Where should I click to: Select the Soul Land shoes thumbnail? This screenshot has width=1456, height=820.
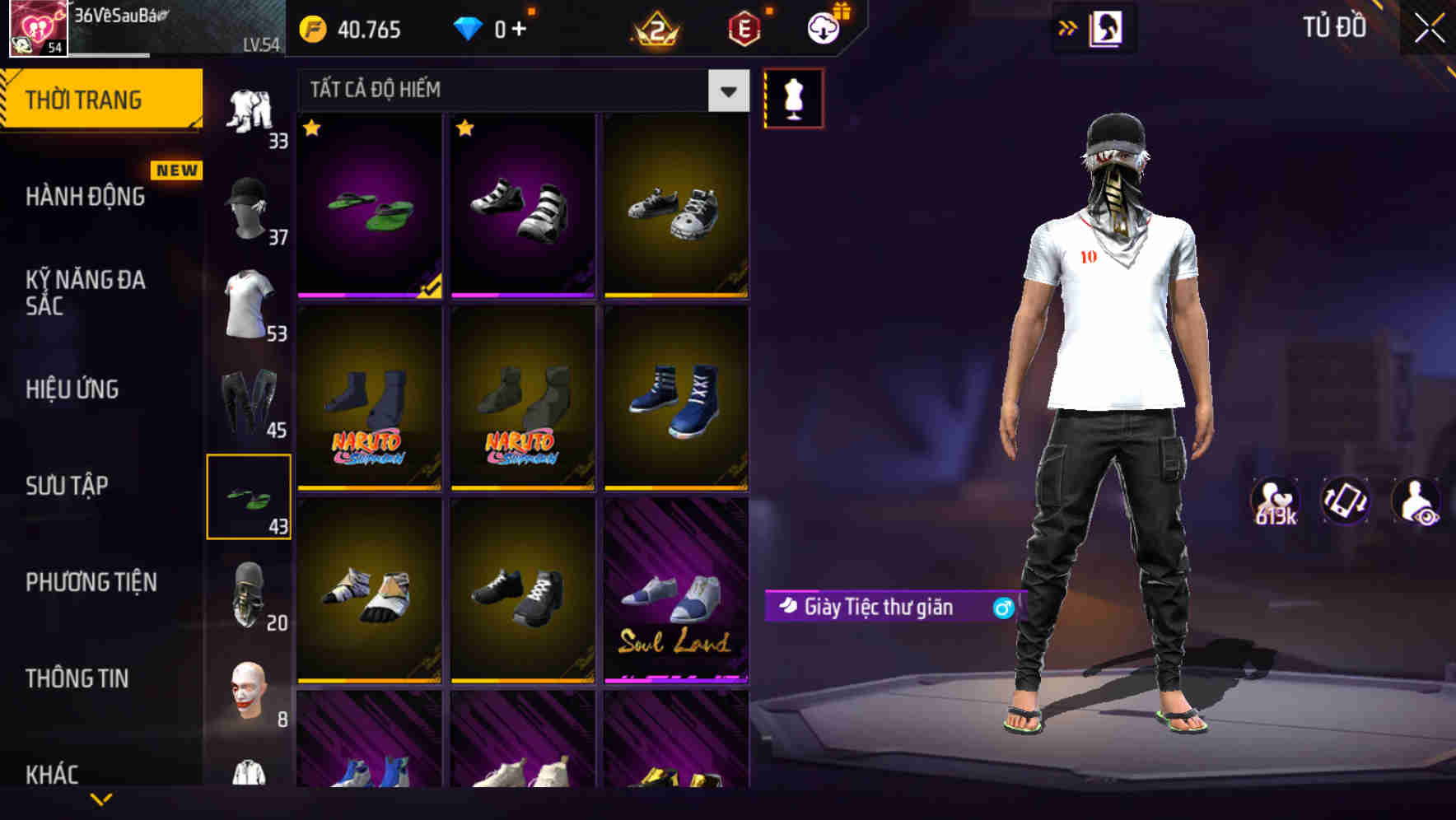coord(676,597)
